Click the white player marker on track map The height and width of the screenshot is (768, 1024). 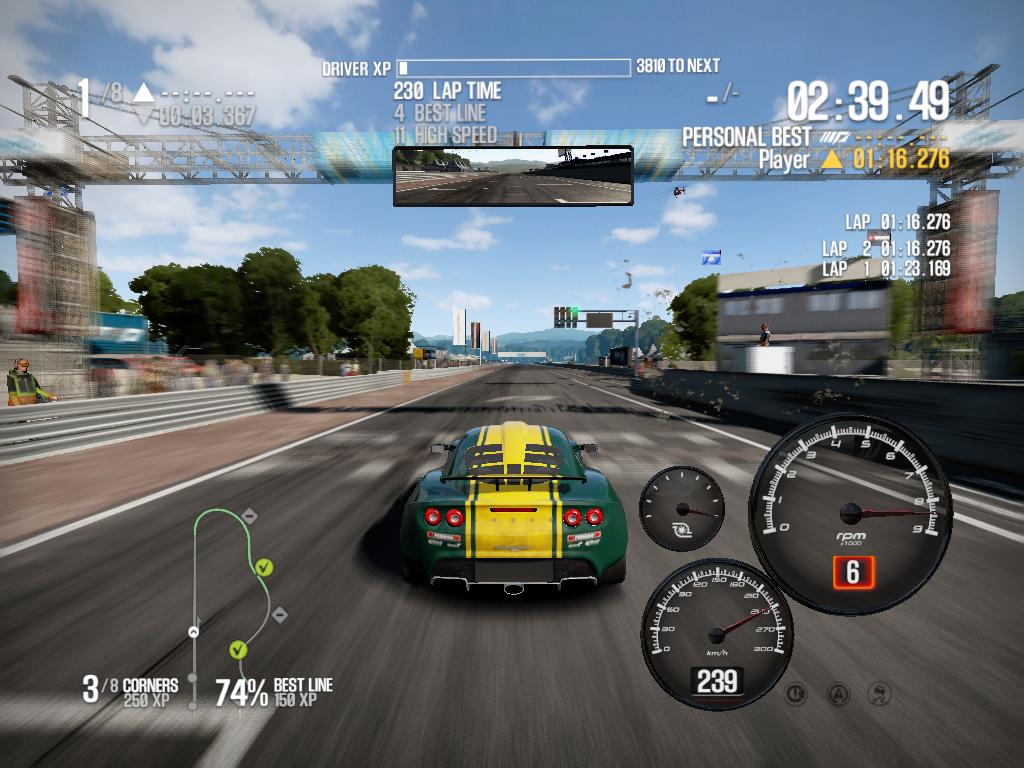pos(194,631)
